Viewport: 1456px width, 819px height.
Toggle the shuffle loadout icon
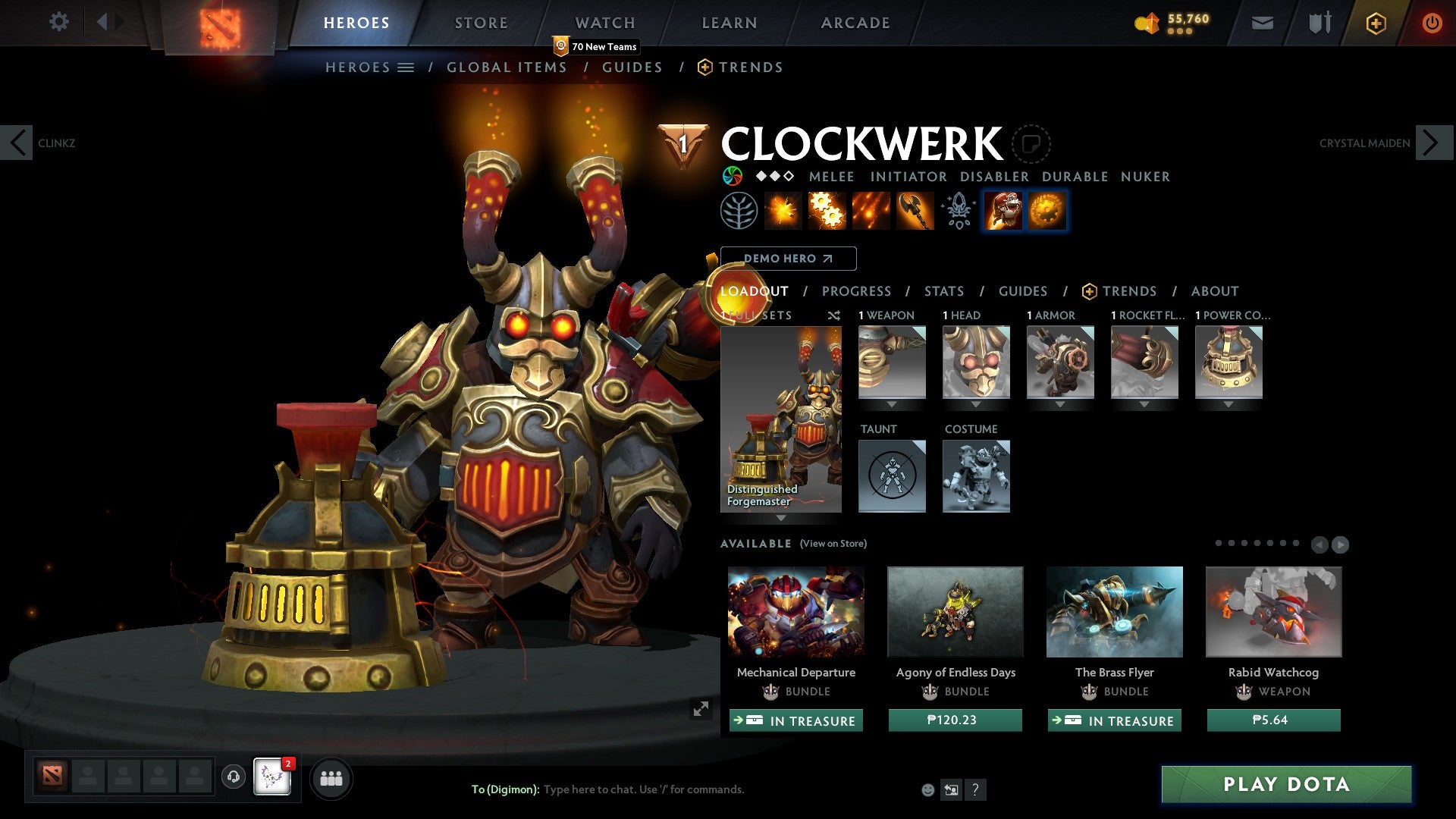click(x=833, y=315)
